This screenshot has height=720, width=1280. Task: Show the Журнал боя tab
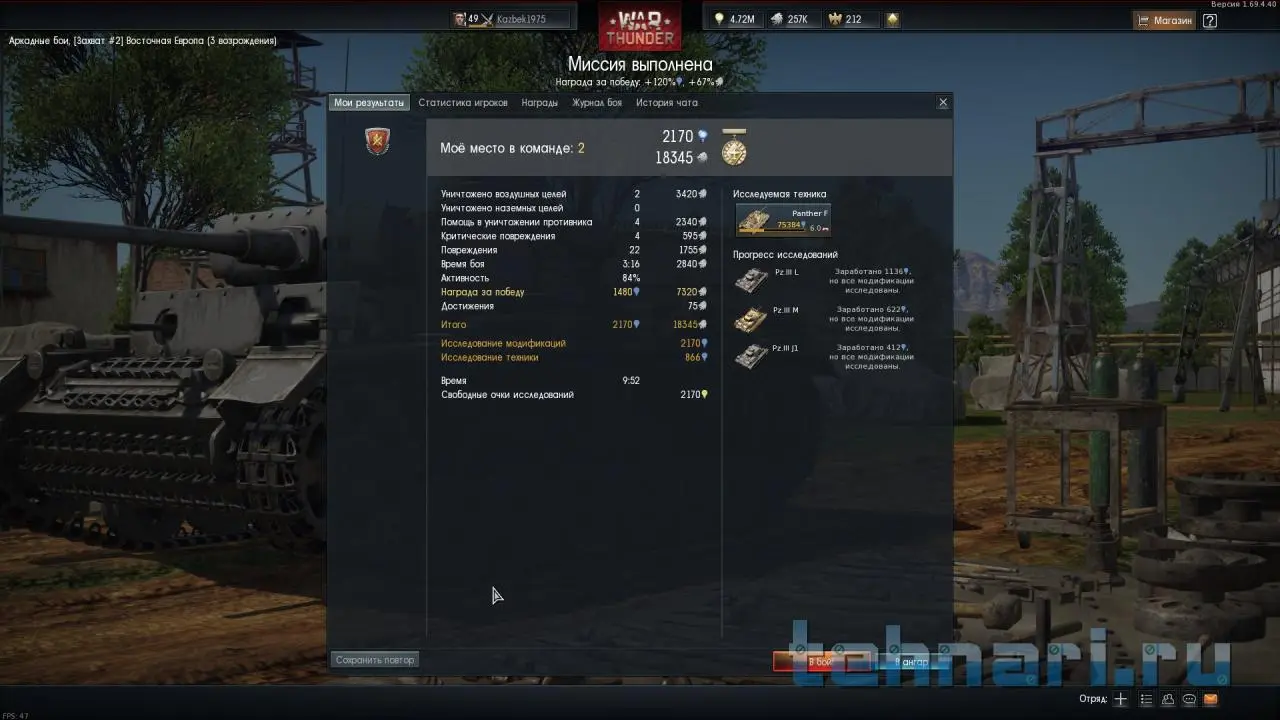pos(597,103)
